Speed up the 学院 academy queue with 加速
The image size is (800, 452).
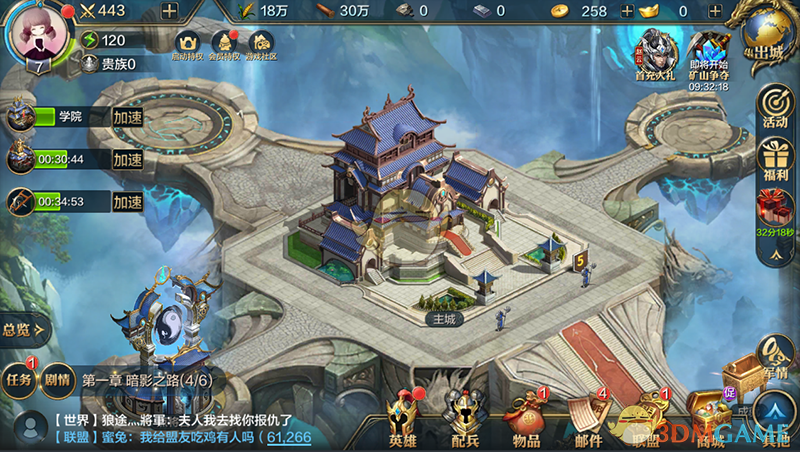coord(127,117)
